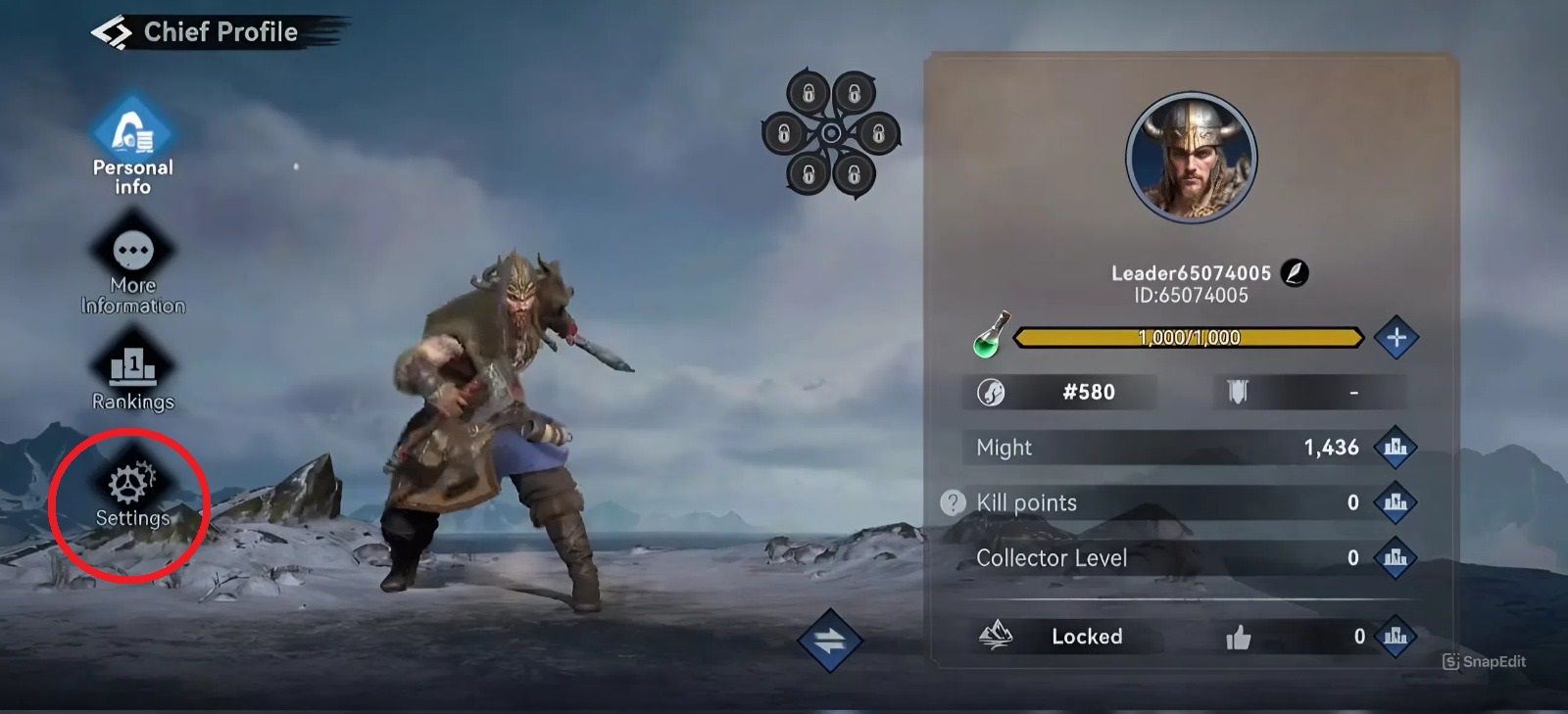1568x714 pixels.
Task: Click the 1,000/1,000 stamina bar
Action: (1189, 338)
